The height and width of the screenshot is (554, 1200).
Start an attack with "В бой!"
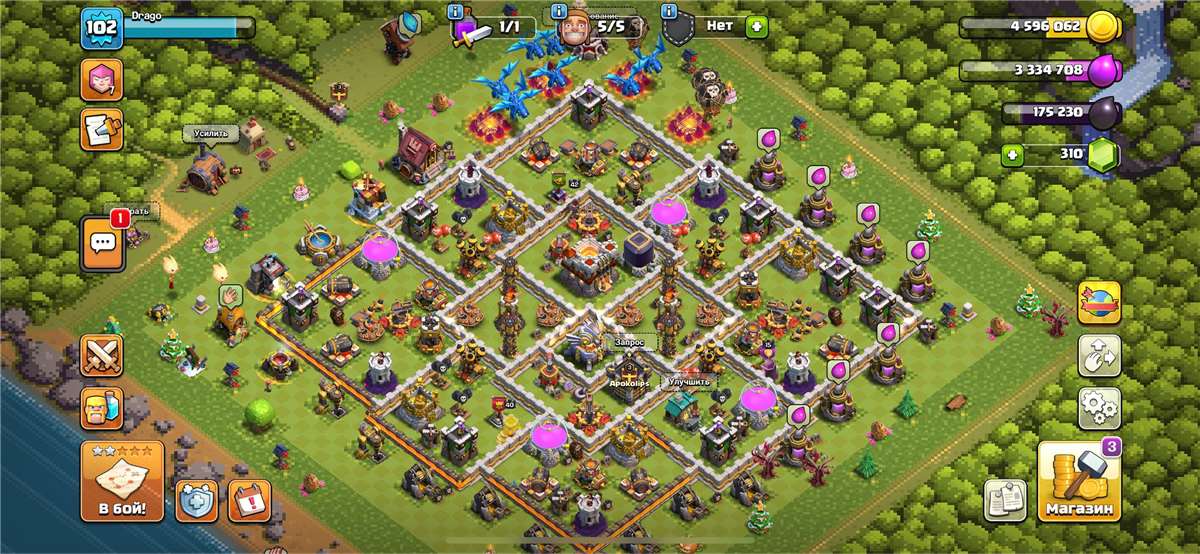(122, 482)
